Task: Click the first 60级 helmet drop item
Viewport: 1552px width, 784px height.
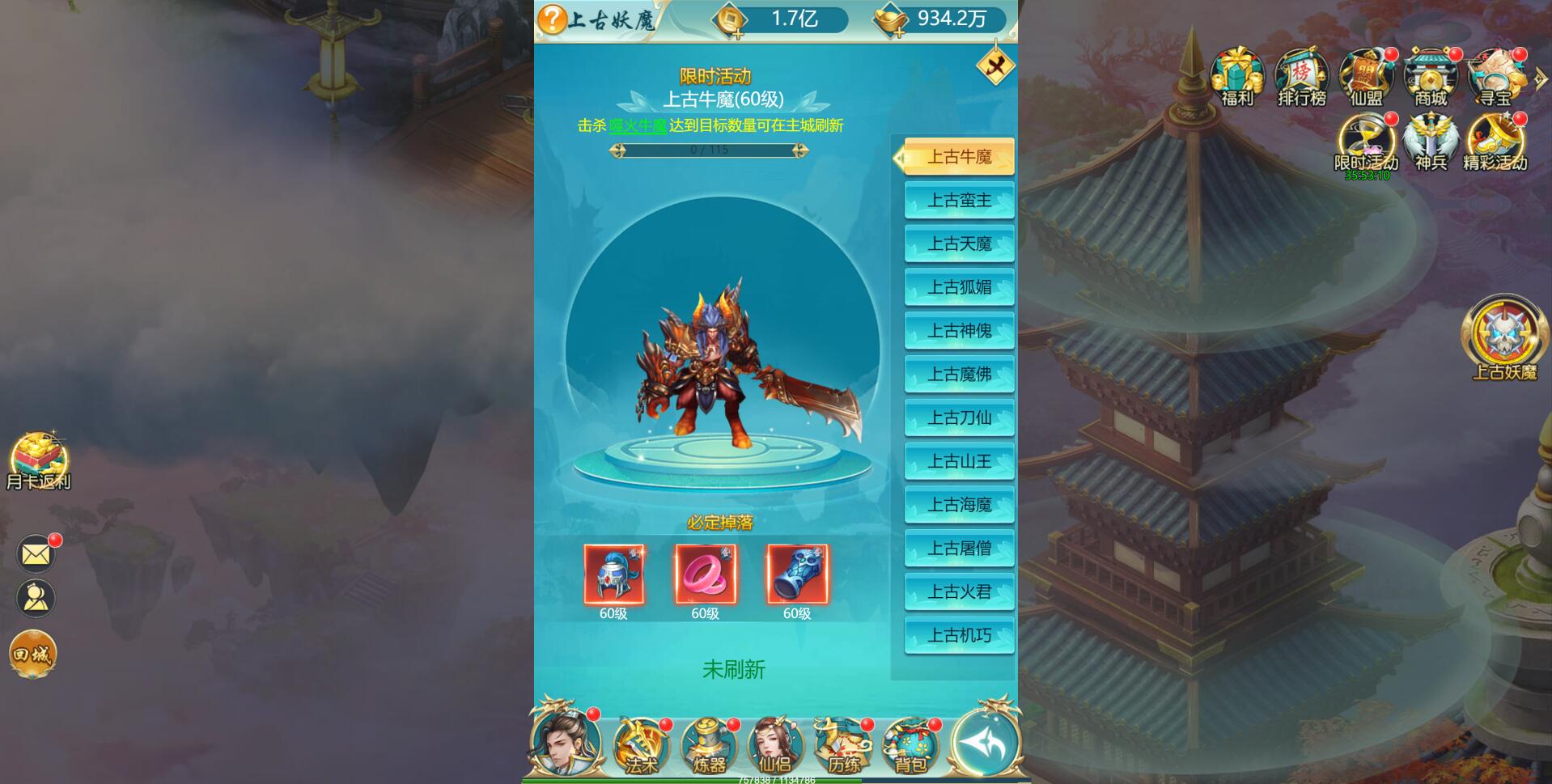Action: click(614, 575)
